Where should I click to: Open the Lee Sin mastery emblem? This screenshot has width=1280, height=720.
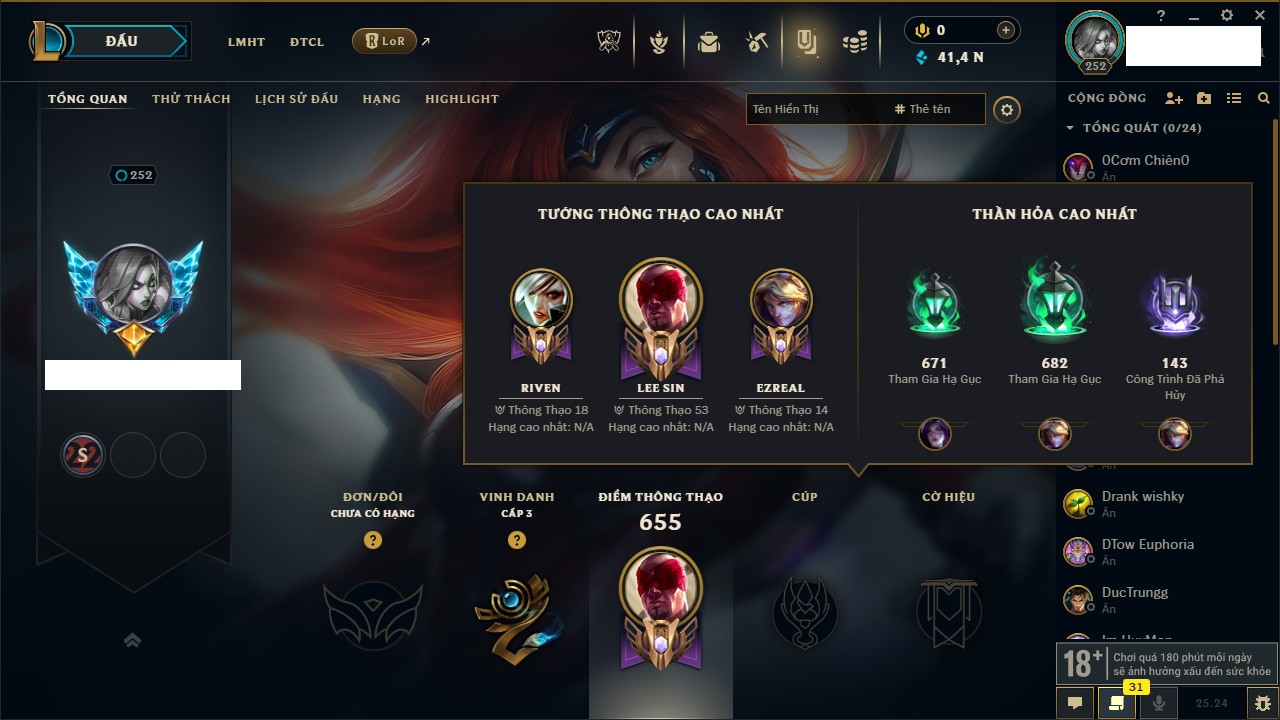point(660,311)
